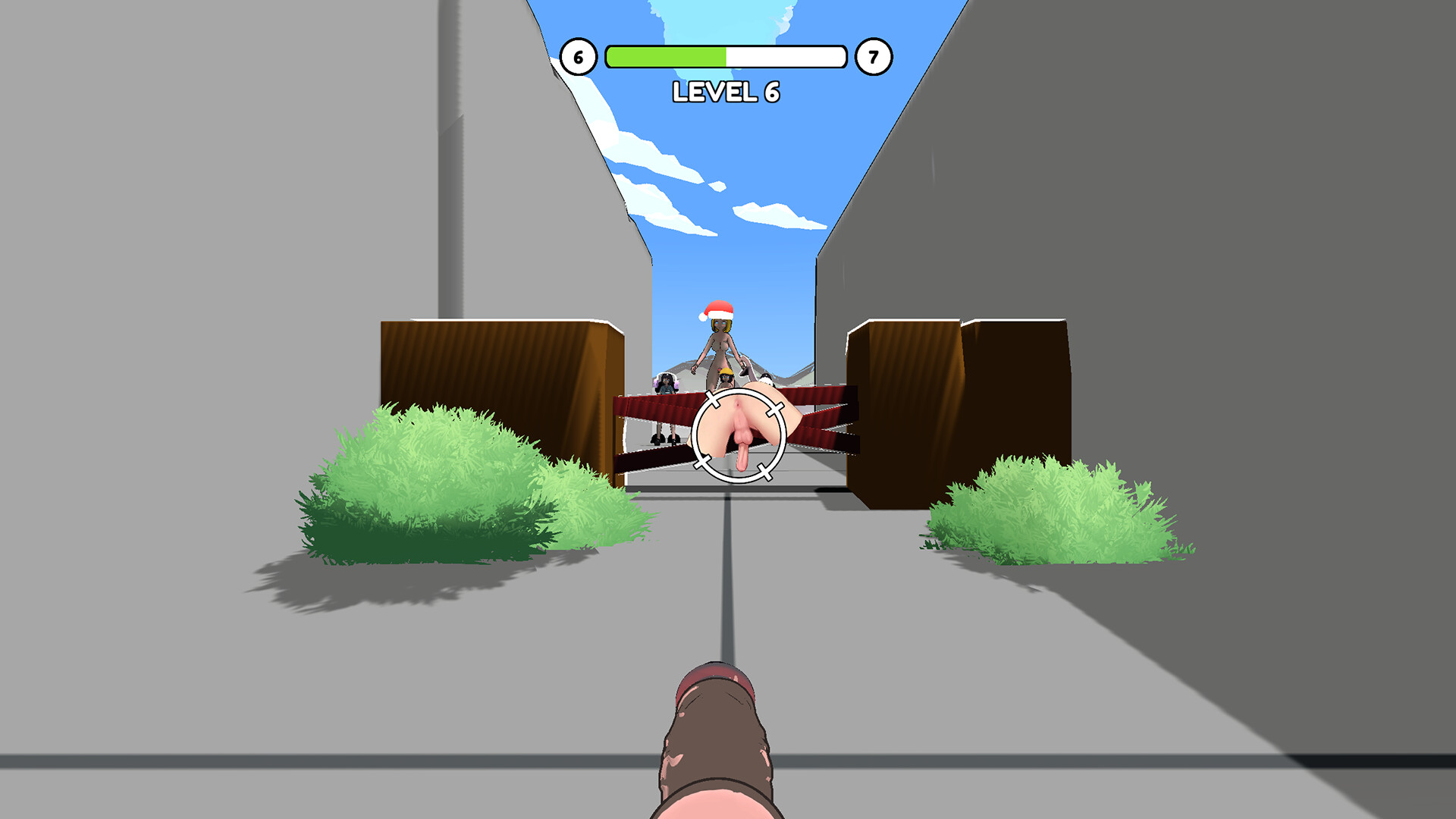The height and width of the screenshot is (819, 1456).
Task: Select the targeting crosshair reticle
Action: click(x=738, y=436)
